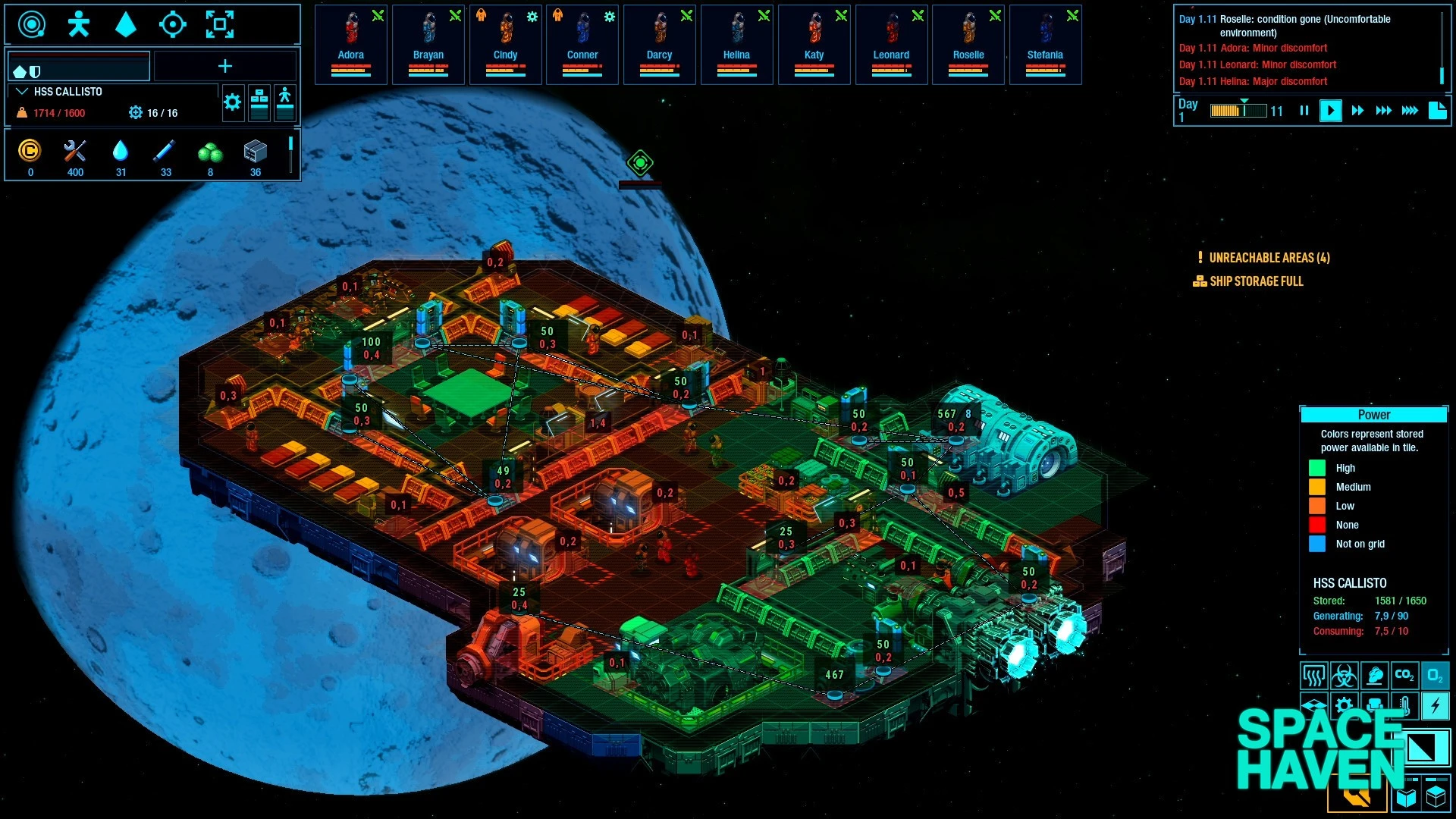This screenshot has height=819, width=1456.
Task: Toggle the CO2 overlay view
Action: tap(1404, 675)
